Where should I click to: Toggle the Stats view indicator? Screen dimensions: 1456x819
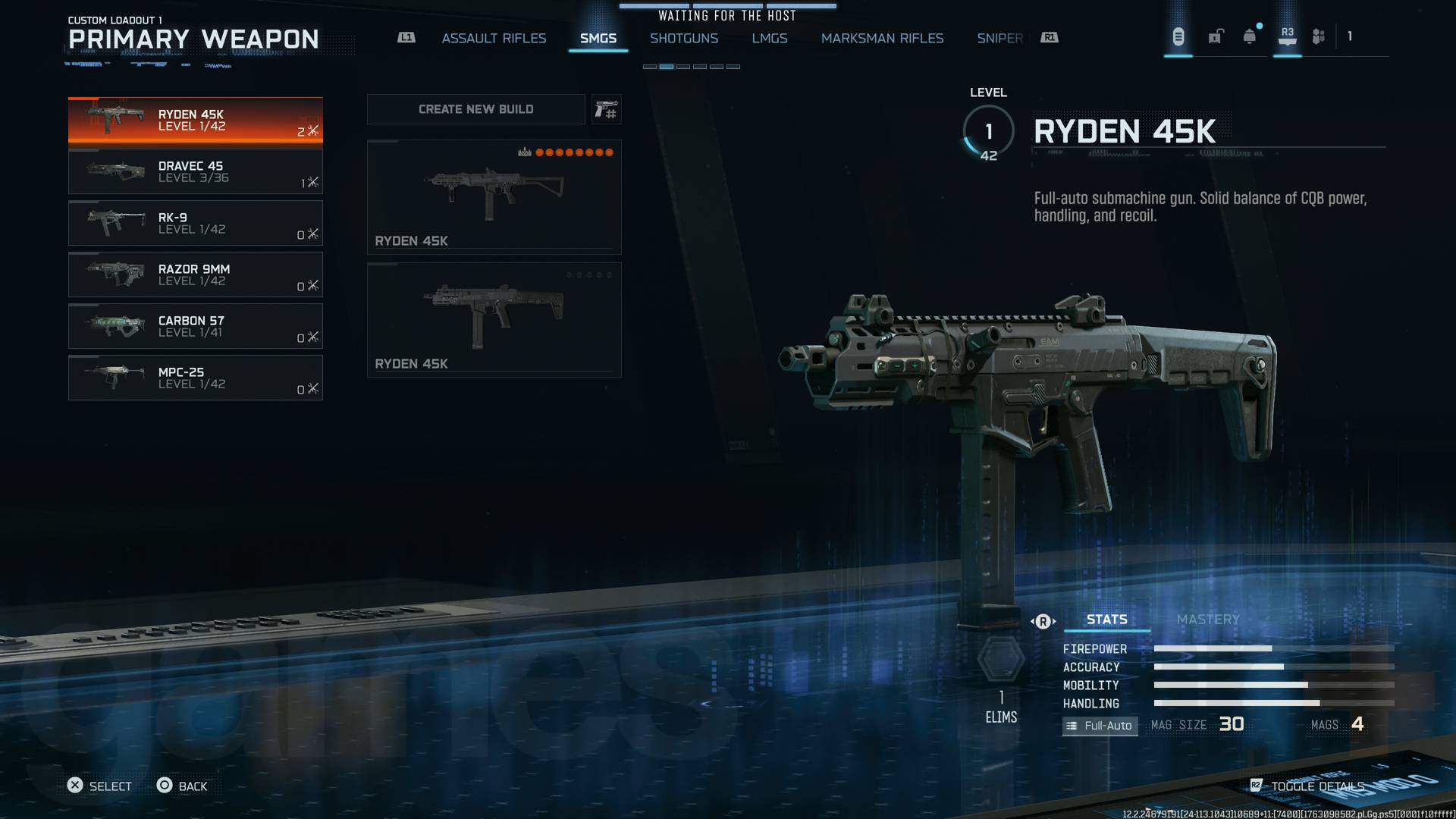(x=1106, y=620)
